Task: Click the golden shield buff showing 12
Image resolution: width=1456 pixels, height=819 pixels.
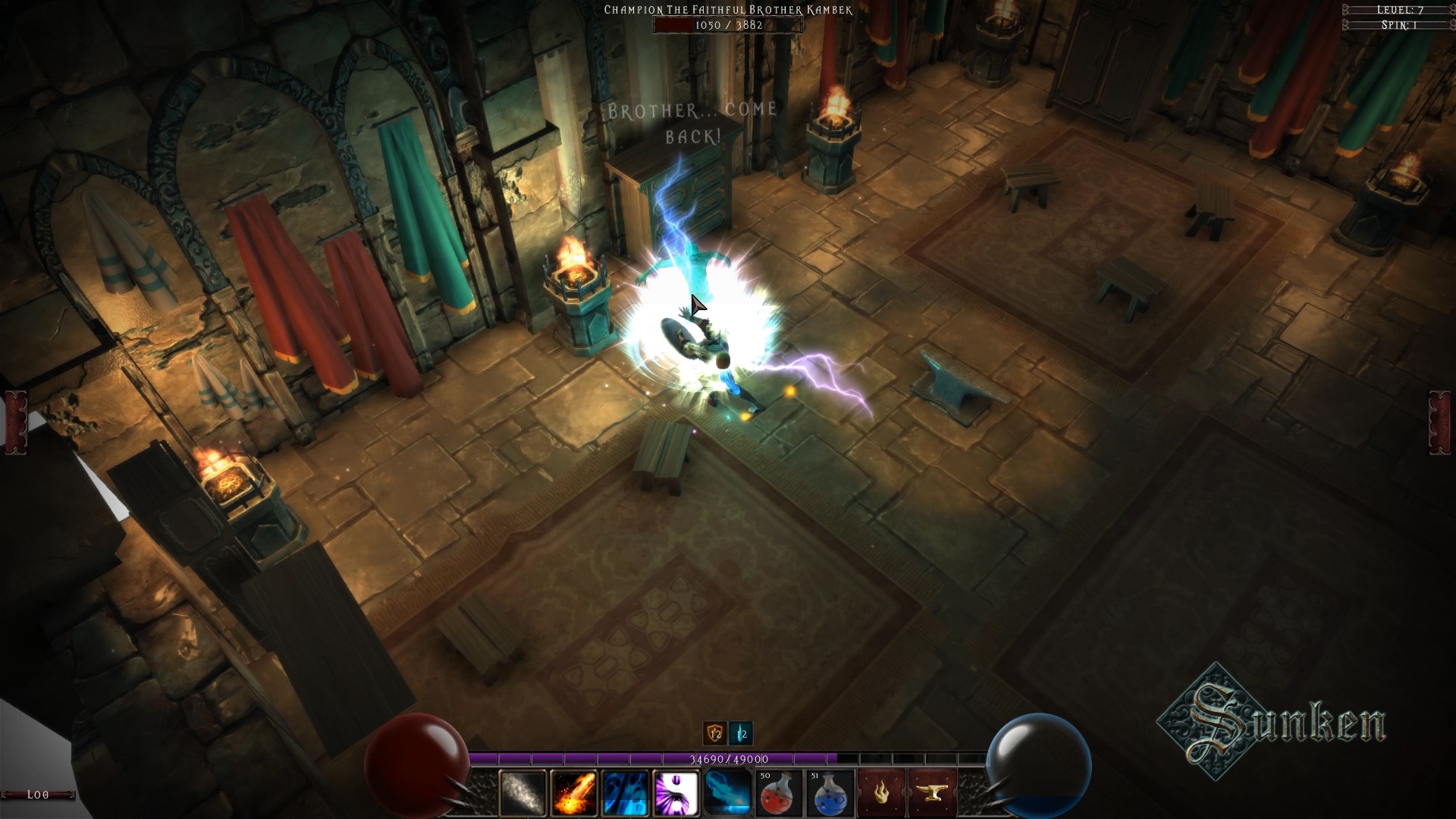Action: click(713, 733)
